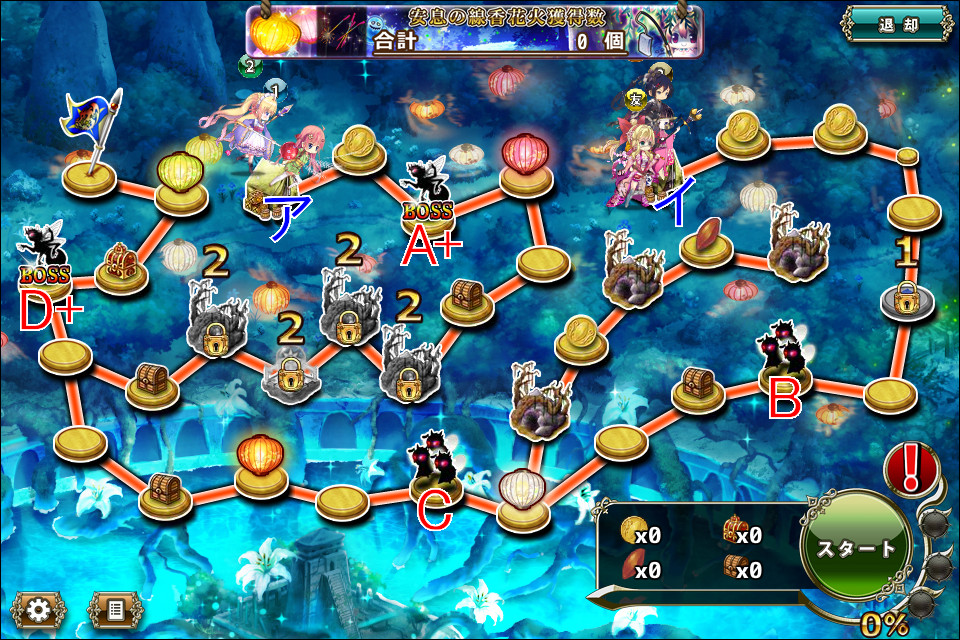Open the gear settings menu

(39, 607)
